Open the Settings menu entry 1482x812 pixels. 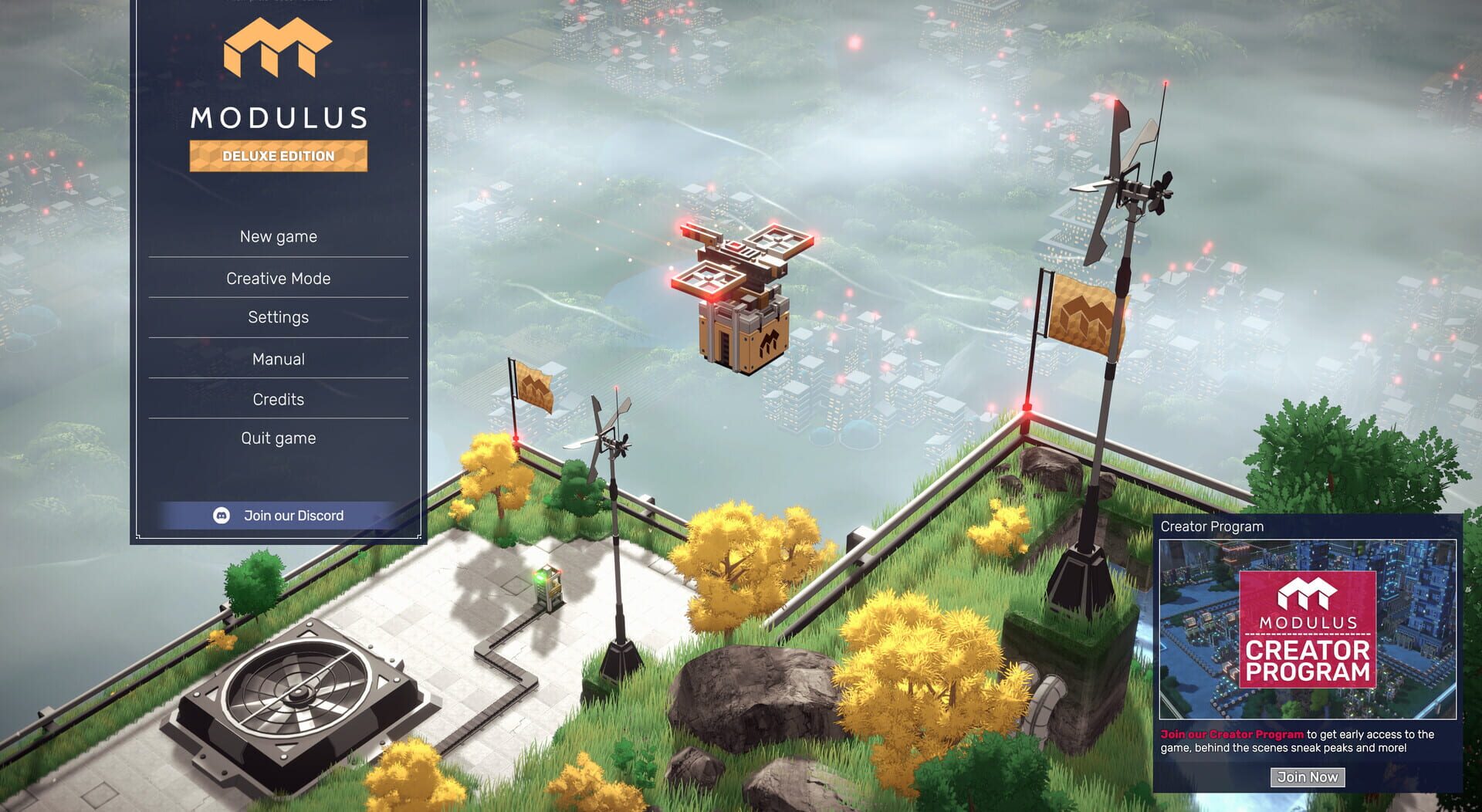point(279,316)
